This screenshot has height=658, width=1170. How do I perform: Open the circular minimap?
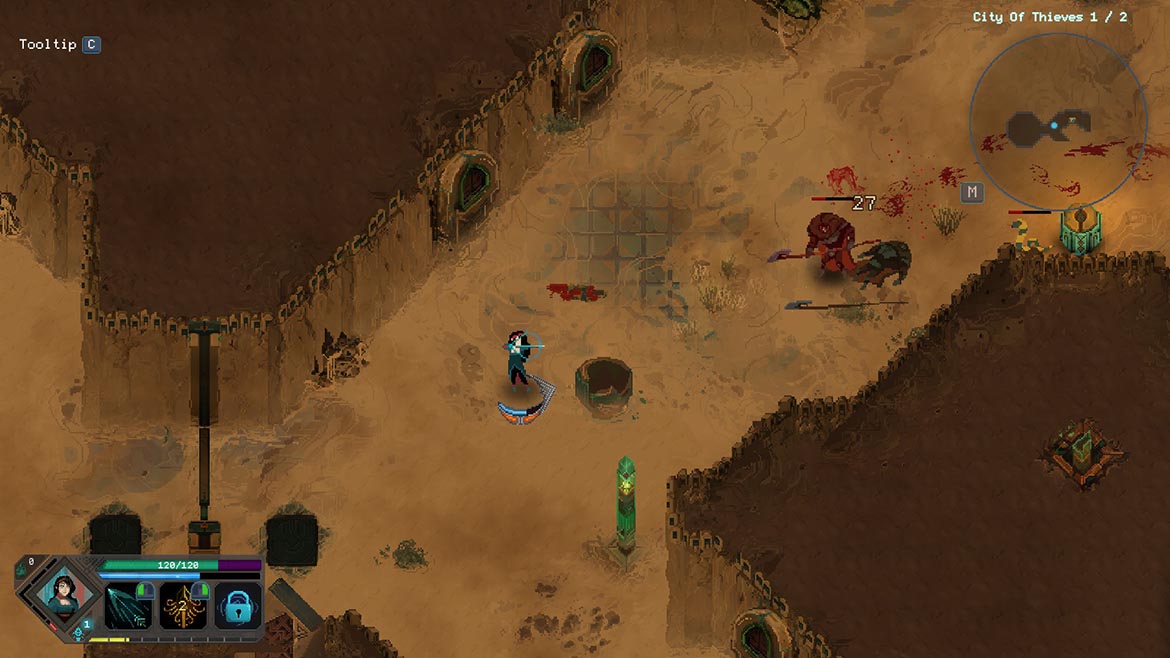[1057, 122]
